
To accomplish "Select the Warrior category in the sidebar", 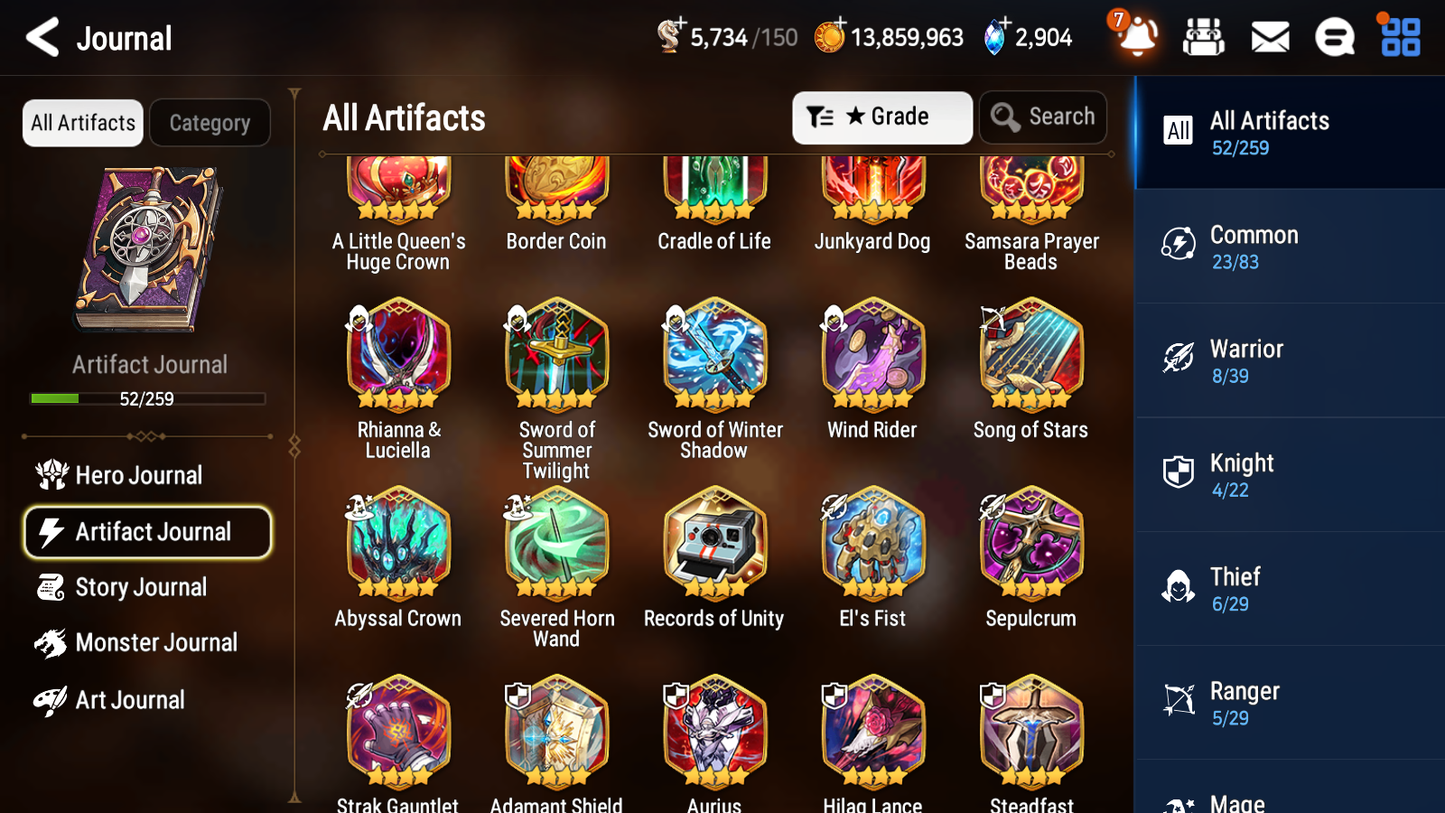I will click(1289, 360).
